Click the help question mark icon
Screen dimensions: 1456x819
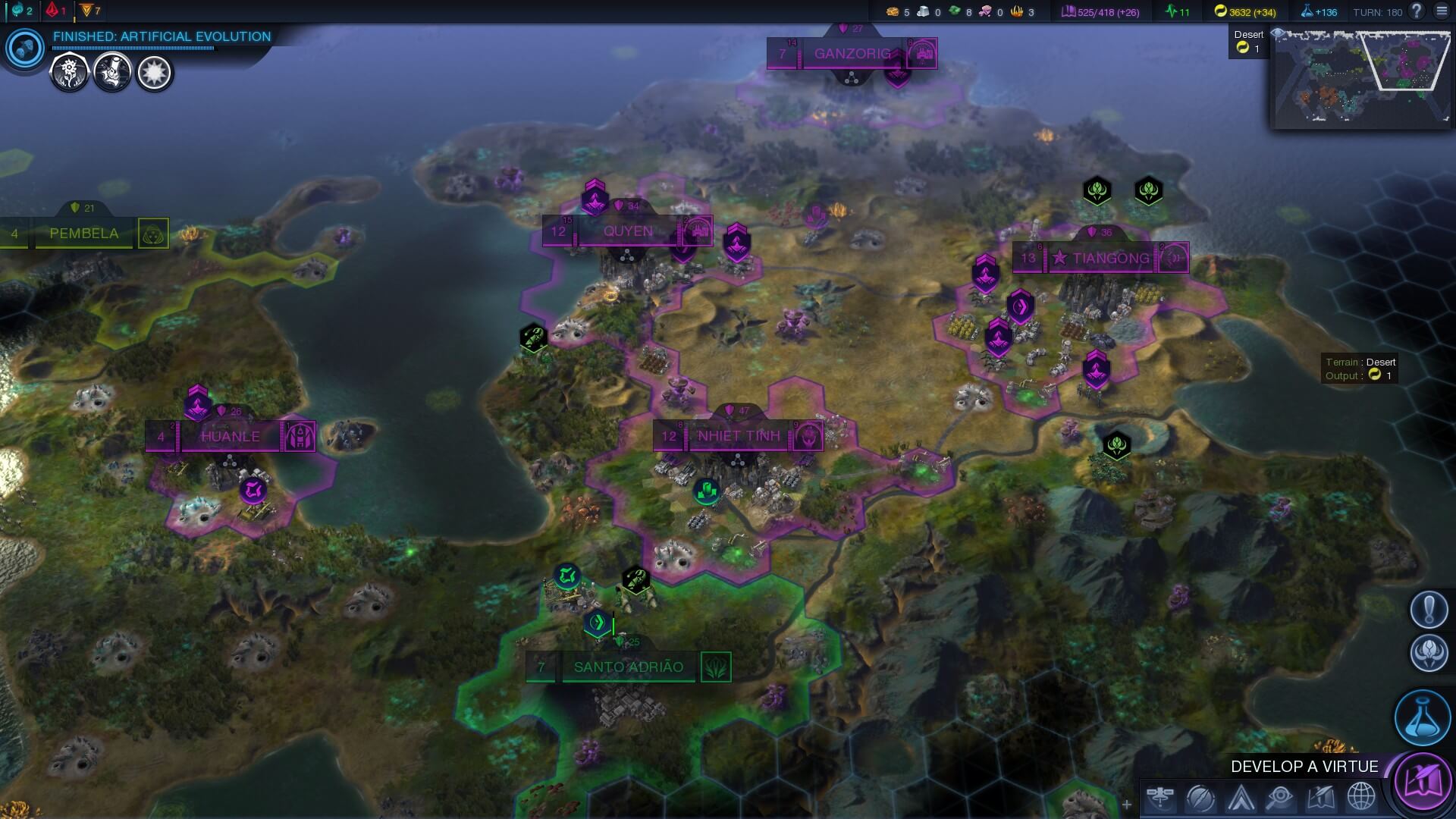click(1415, 11)
